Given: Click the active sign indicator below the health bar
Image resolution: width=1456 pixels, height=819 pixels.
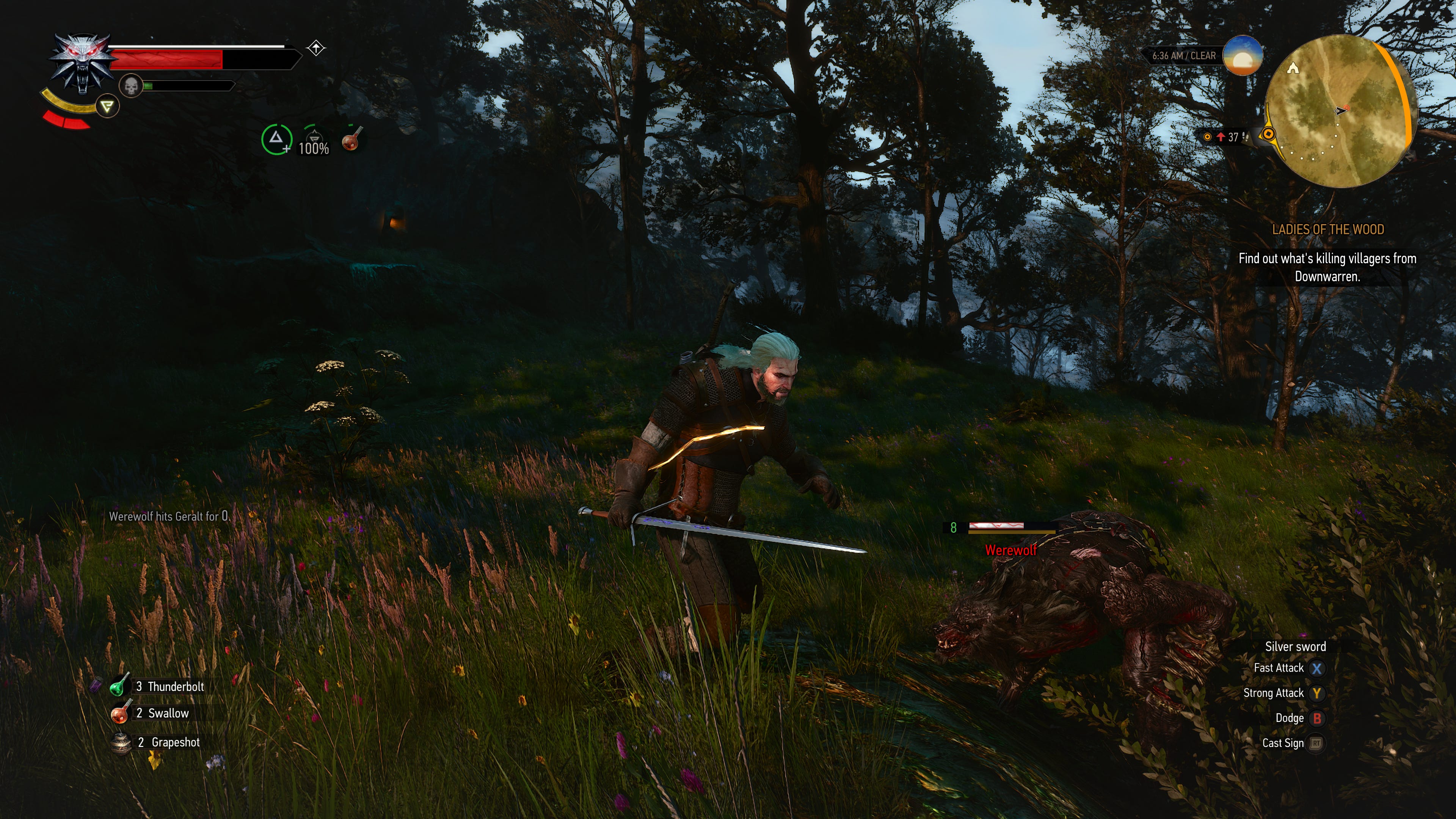Looking at the screenshot, I should [x=107, y=106].
